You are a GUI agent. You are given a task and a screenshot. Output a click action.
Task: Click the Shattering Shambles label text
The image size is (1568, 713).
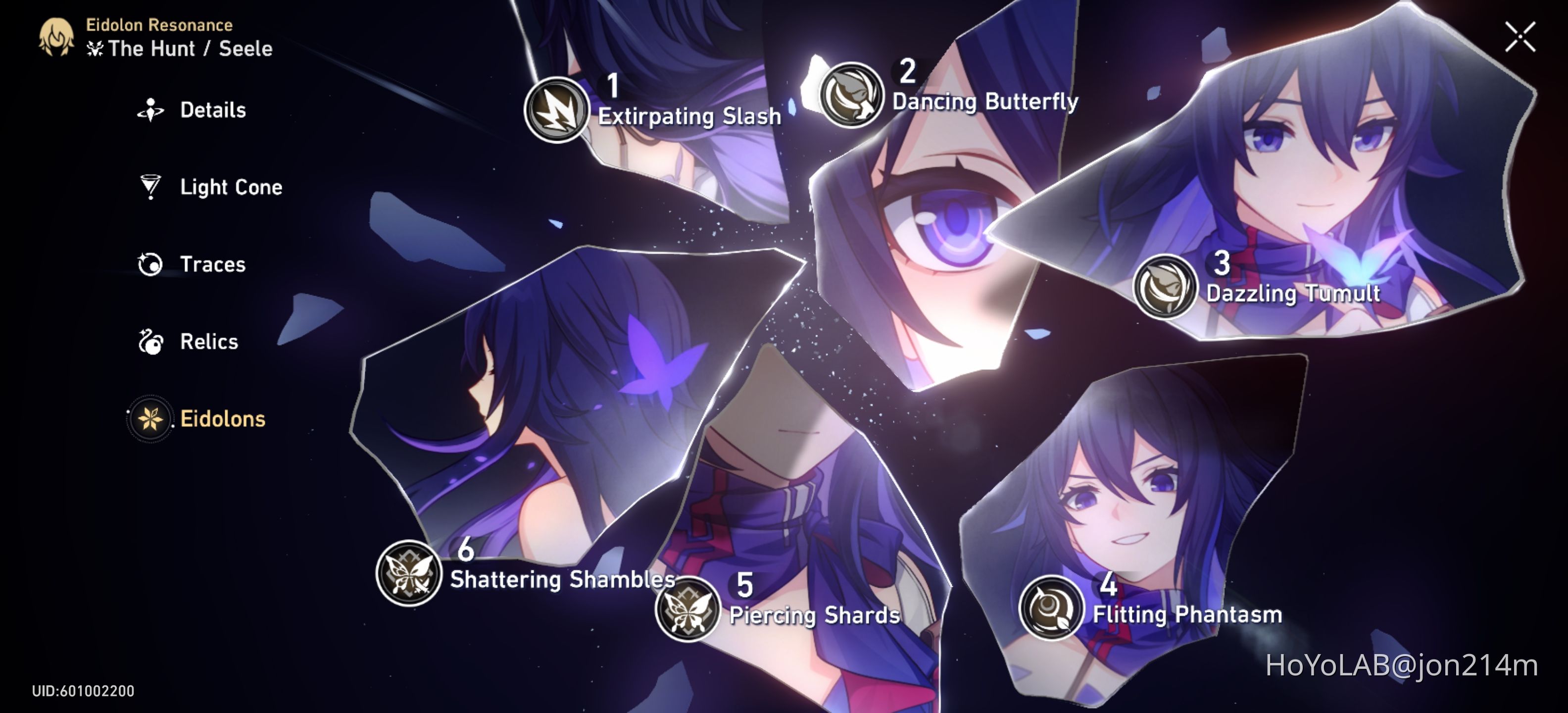coord(561,580)
